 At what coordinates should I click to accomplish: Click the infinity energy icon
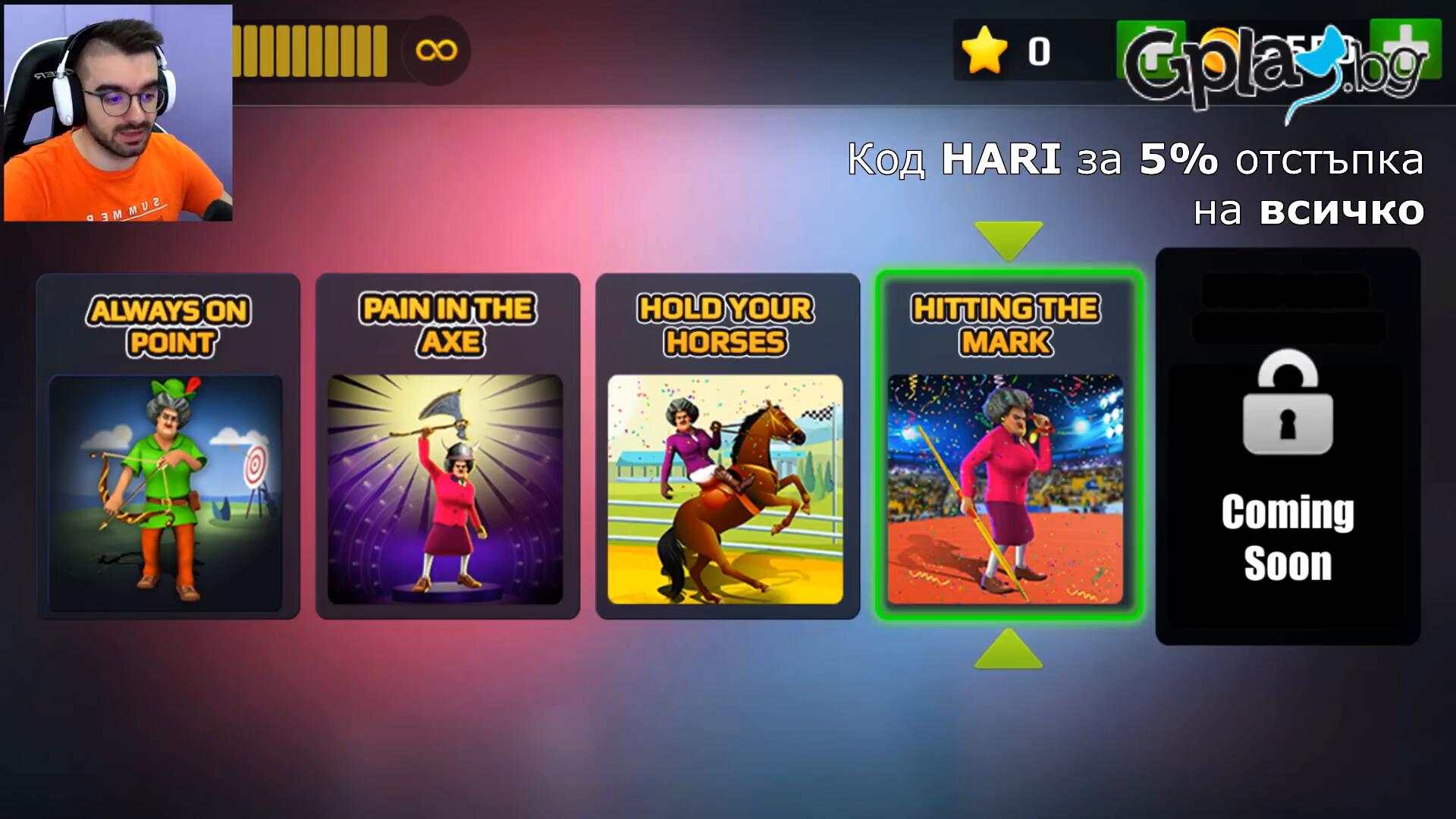tap(436, 51)
